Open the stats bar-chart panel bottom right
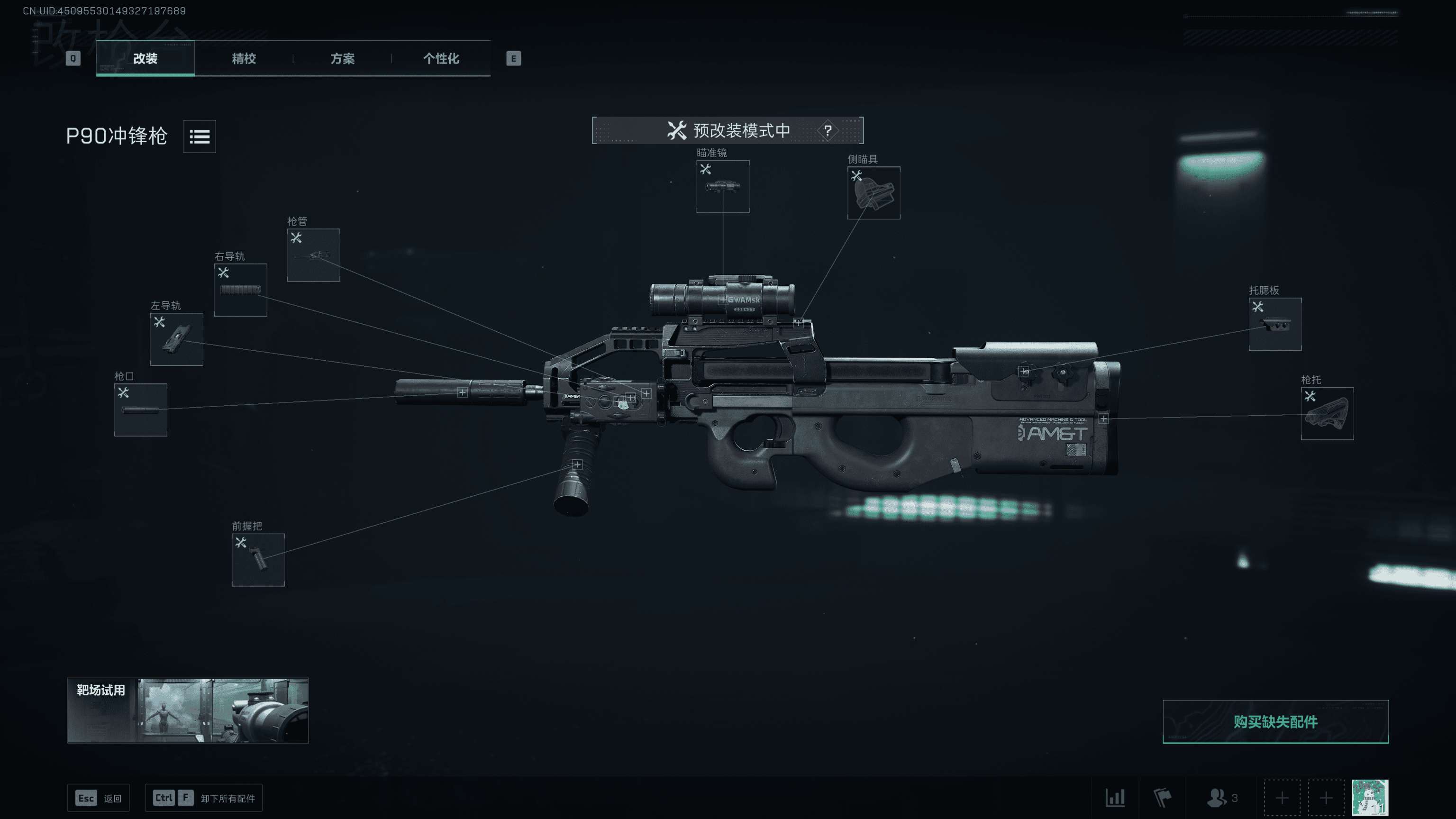This screenshot has width=1456, height=819. point(1116,798)
